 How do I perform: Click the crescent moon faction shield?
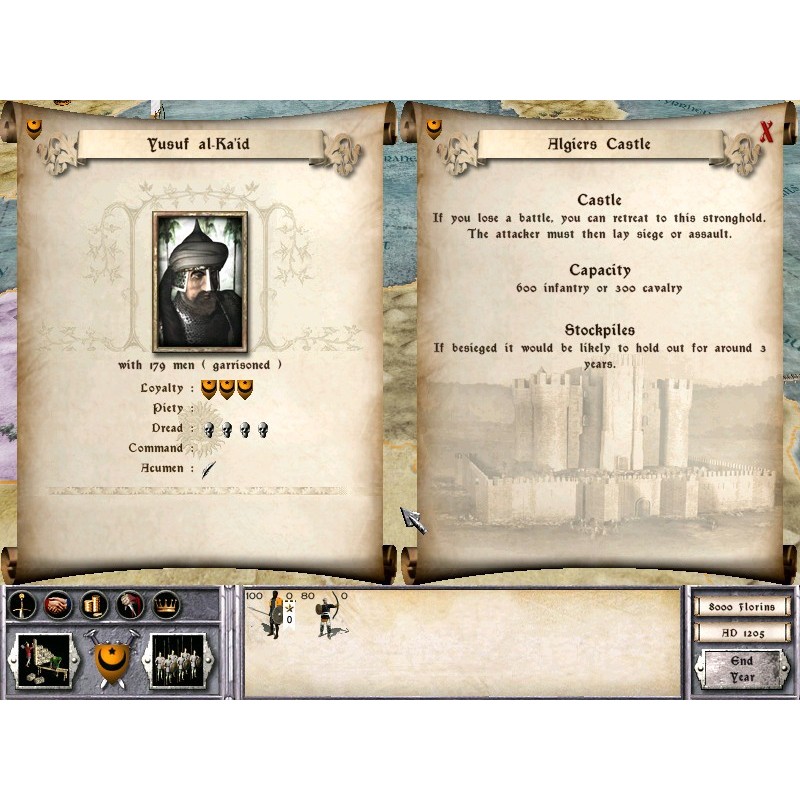tap(110, 660)
